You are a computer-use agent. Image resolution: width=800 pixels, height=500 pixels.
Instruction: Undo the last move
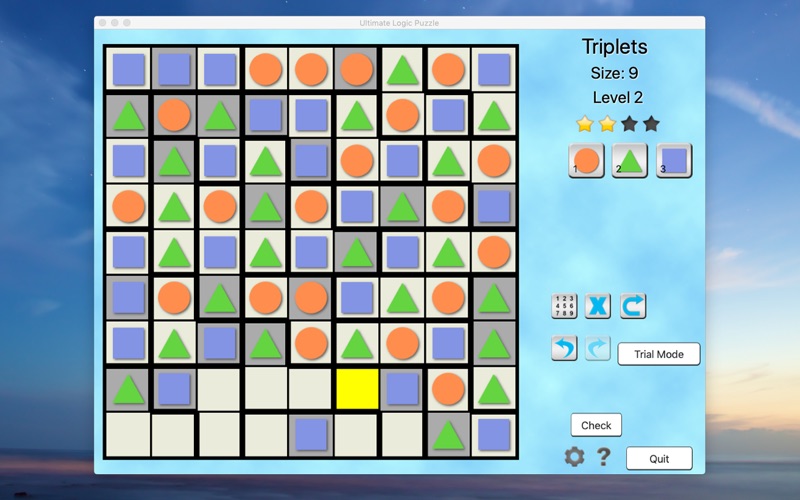pos(564,348)
